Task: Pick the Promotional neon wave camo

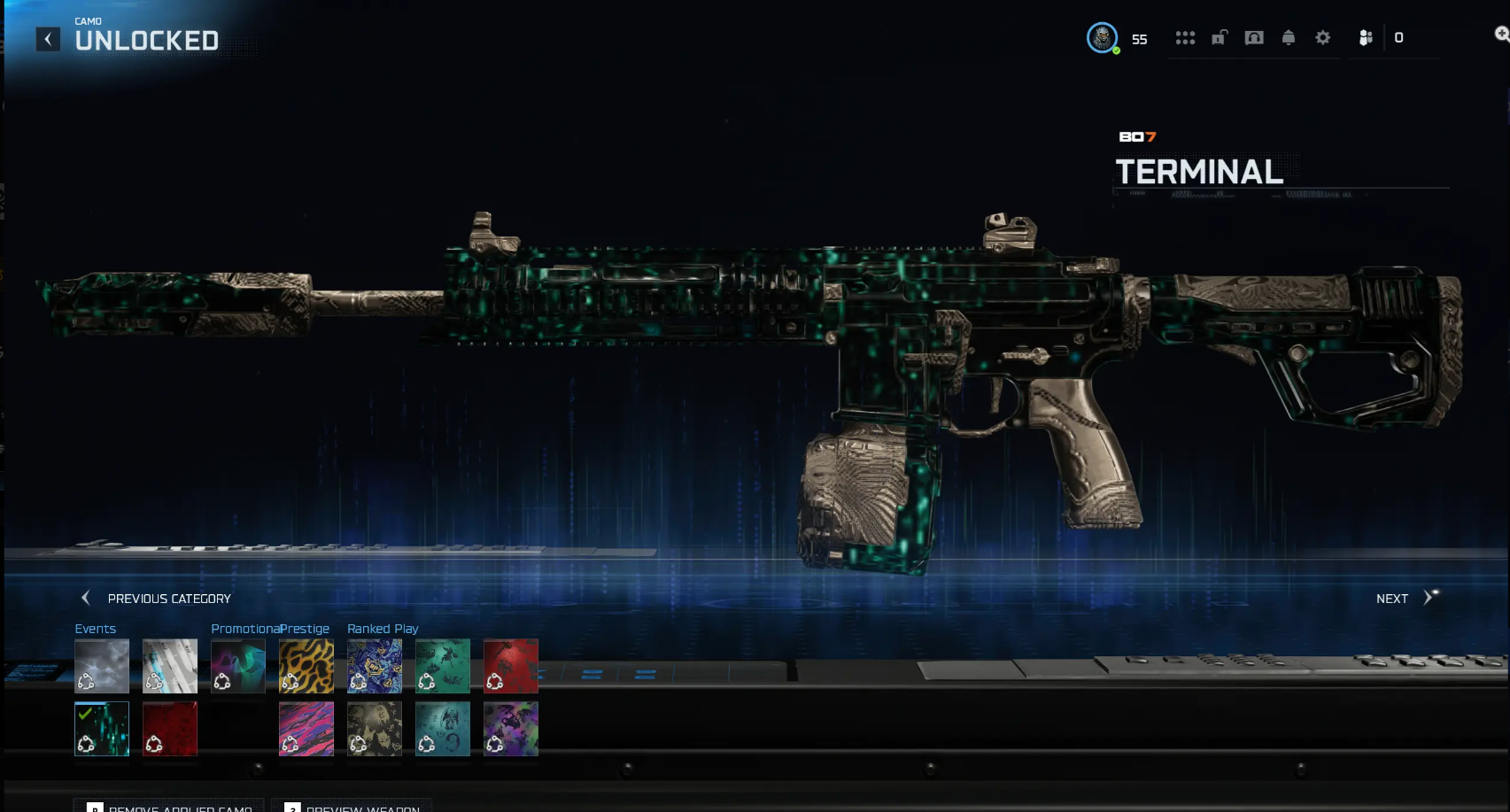Action: [x=238, y=666]
